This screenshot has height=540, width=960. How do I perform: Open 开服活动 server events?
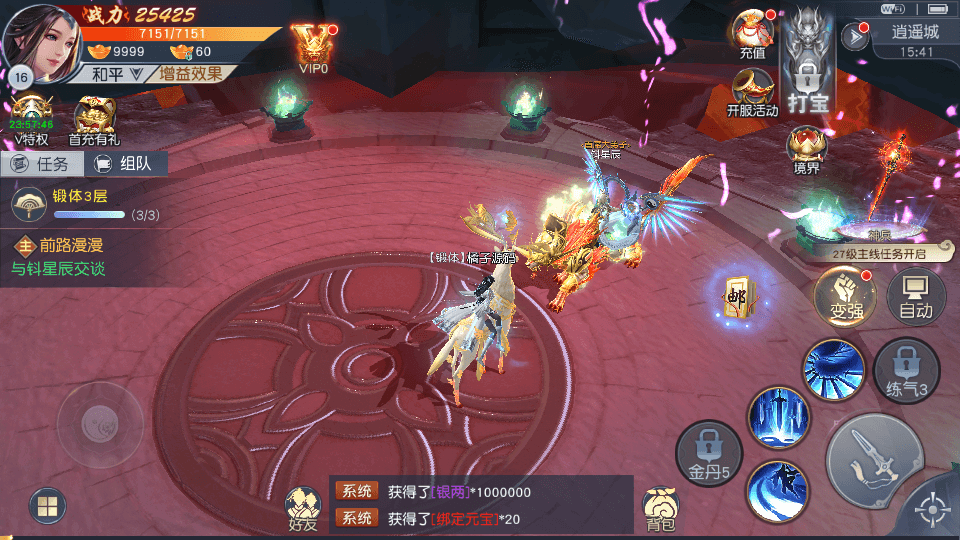click(x=752, y=92)
